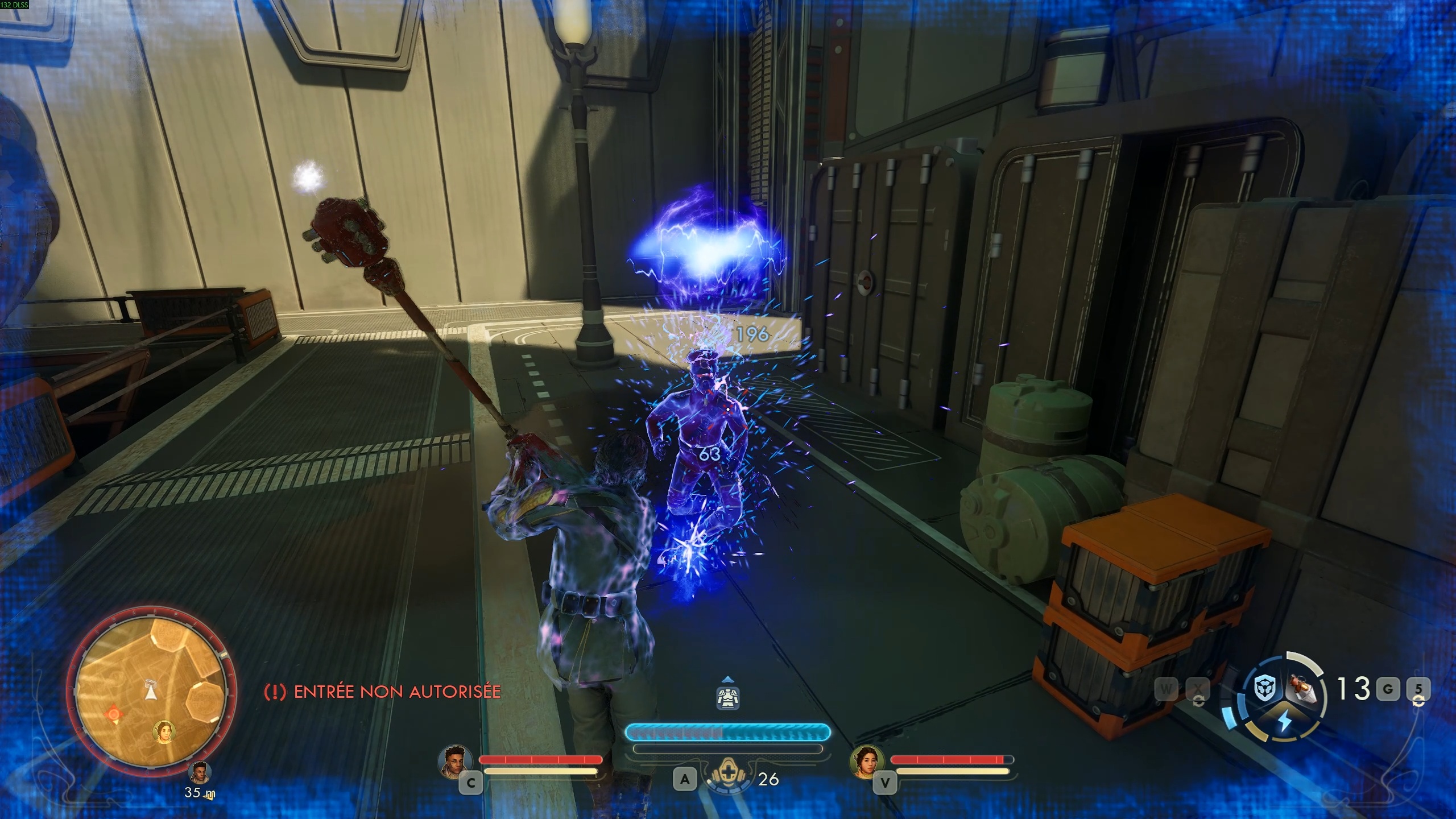Viewport: 1456px width, 819px height.
Task: Toggle the X gadget slot with cycle arrows
Action: coord(1199,690)
